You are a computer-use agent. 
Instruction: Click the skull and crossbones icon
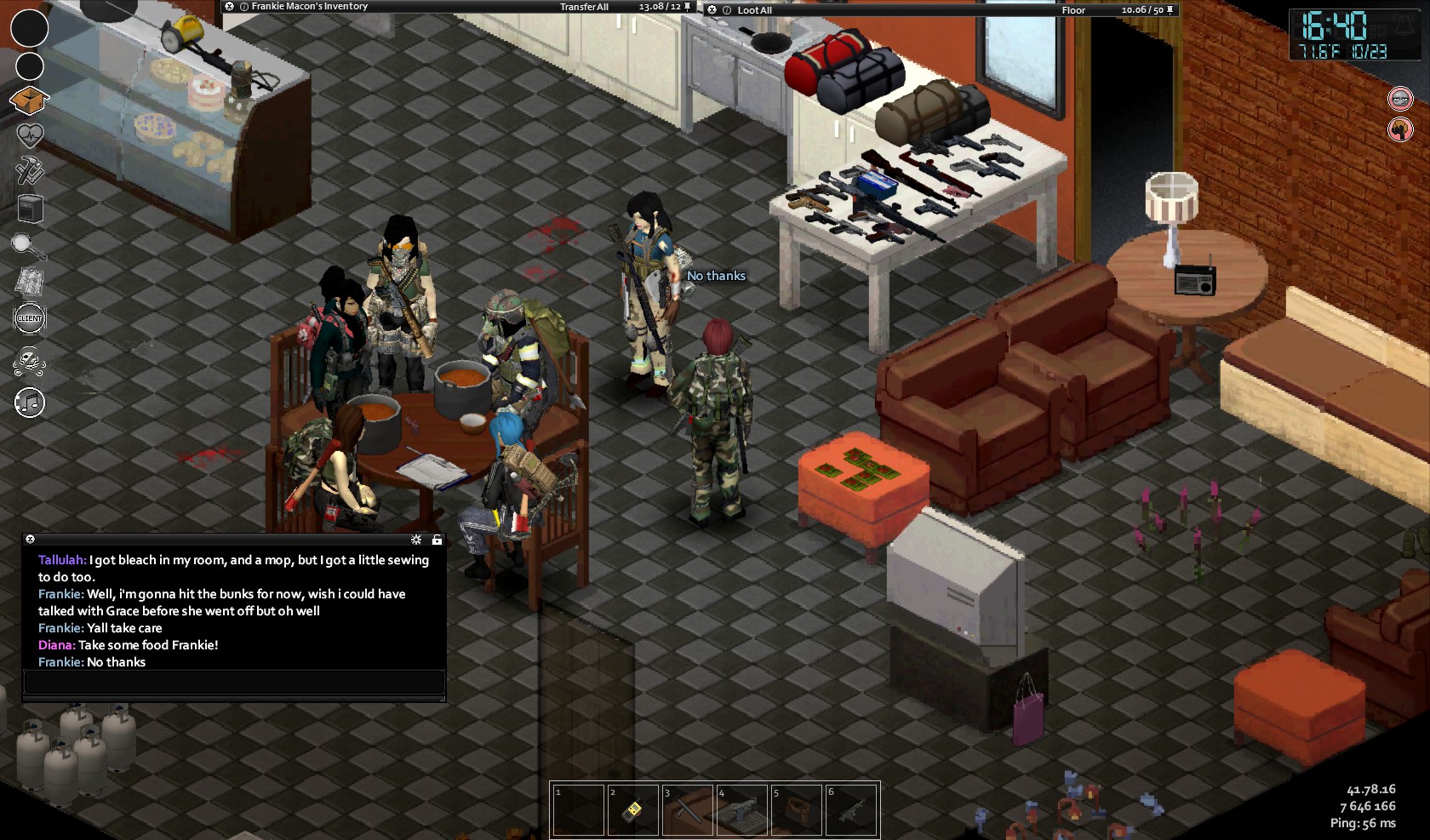coord(30,363)
